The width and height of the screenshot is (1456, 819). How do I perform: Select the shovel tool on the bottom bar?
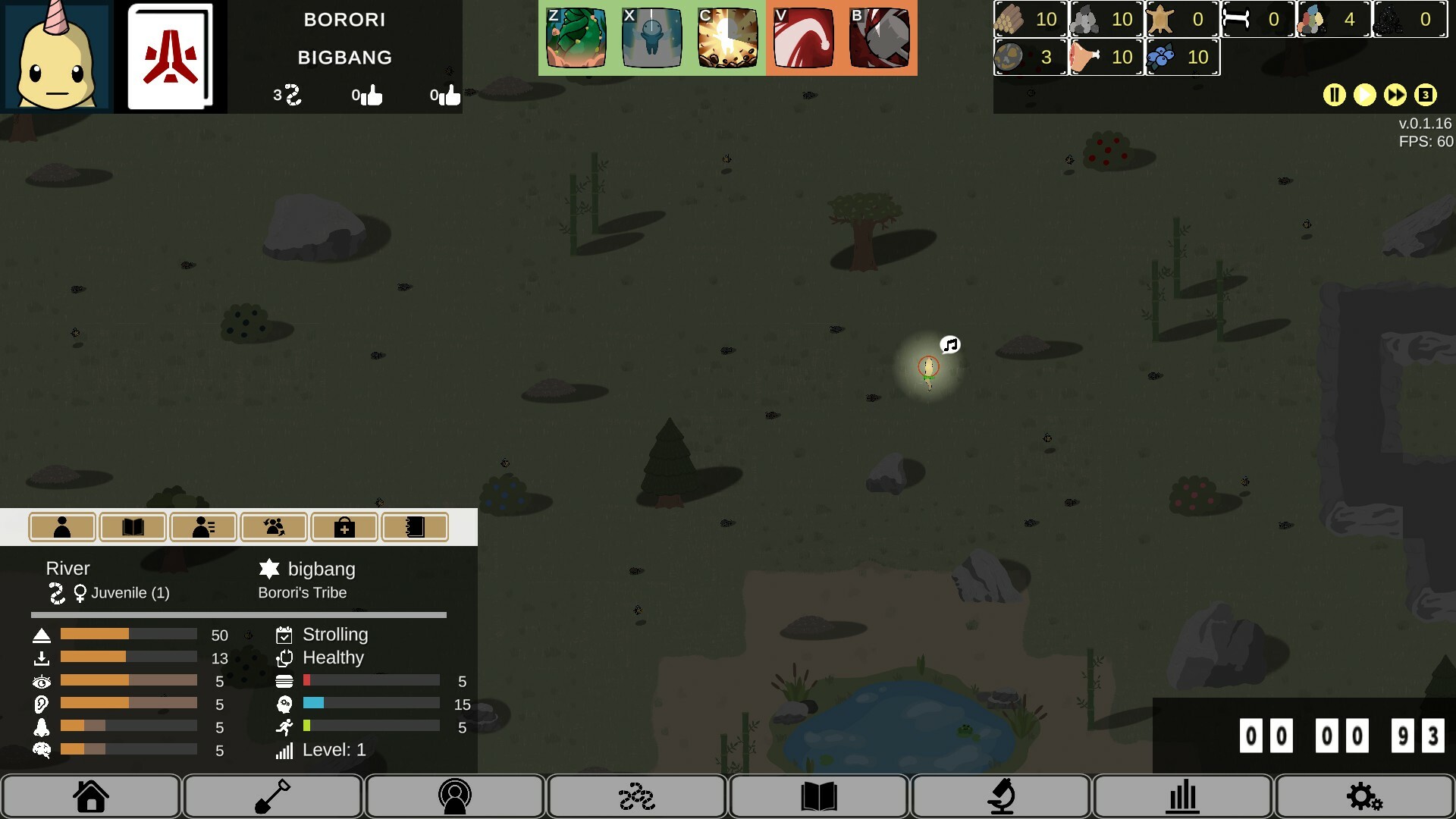click(272, 796)
